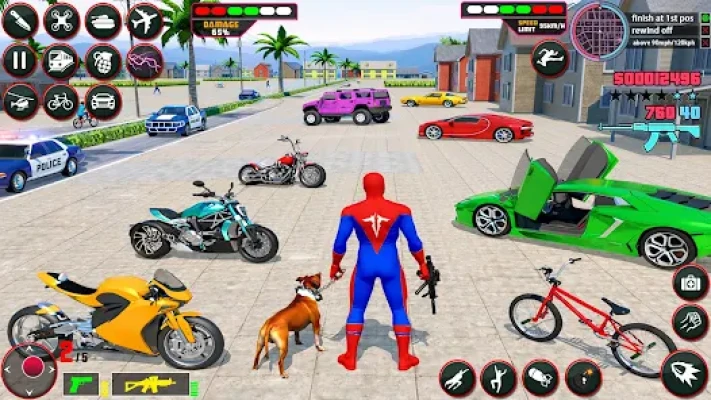
Task: Select the knife weapon icon
Action: tap(19, 19)
